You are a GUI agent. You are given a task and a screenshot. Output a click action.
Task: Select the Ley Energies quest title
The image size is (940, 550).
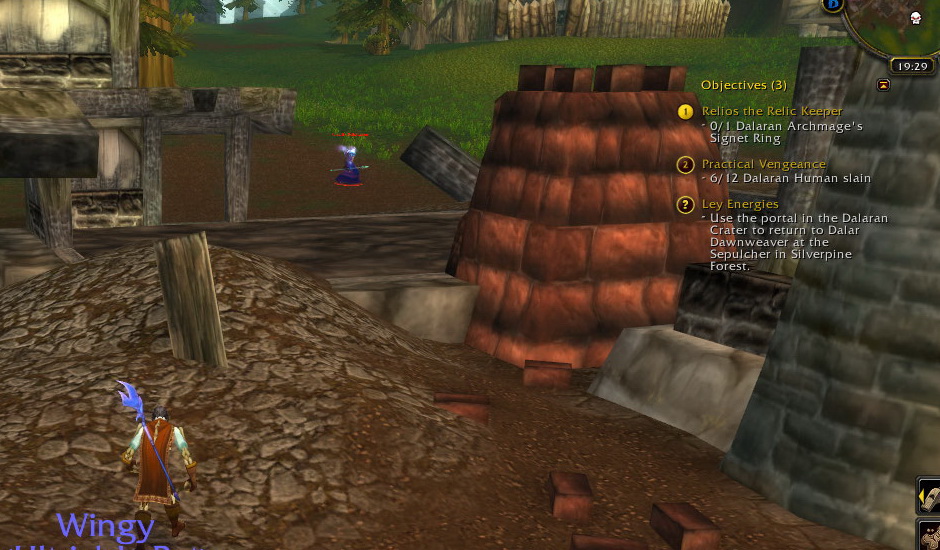(740, 204)
